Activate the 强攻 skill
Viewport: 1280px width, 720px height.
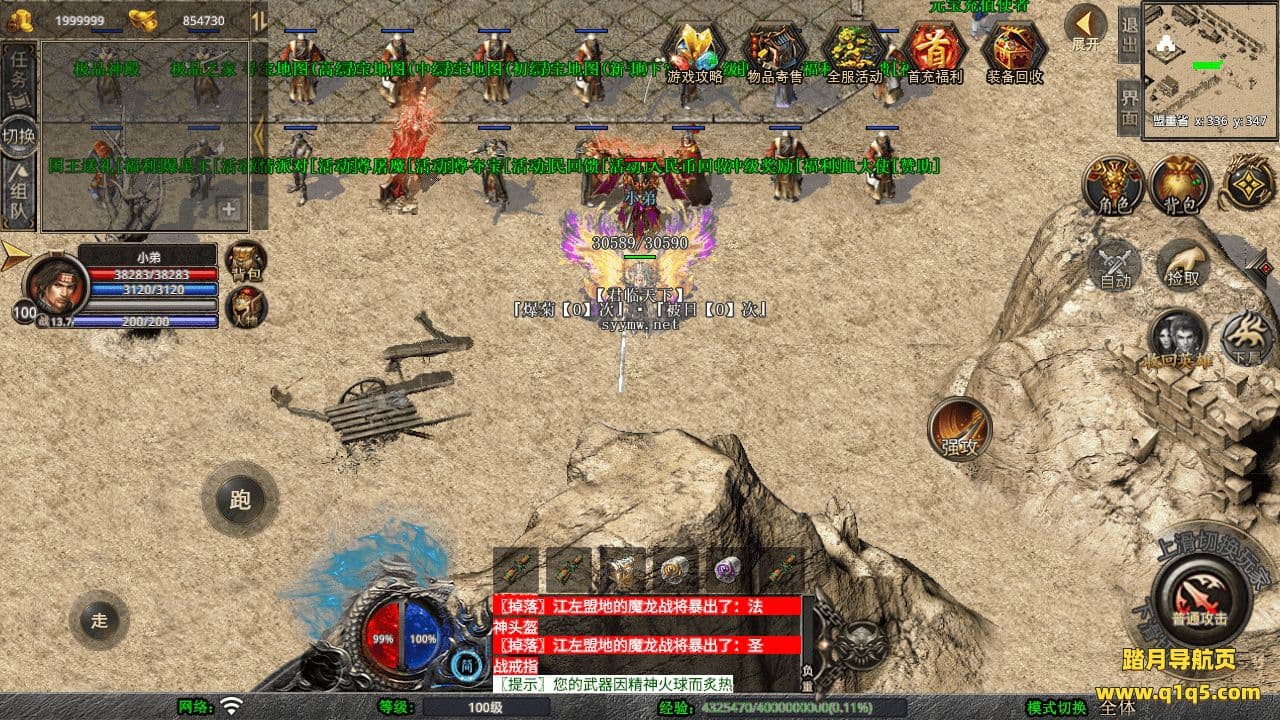coord(960,430)
